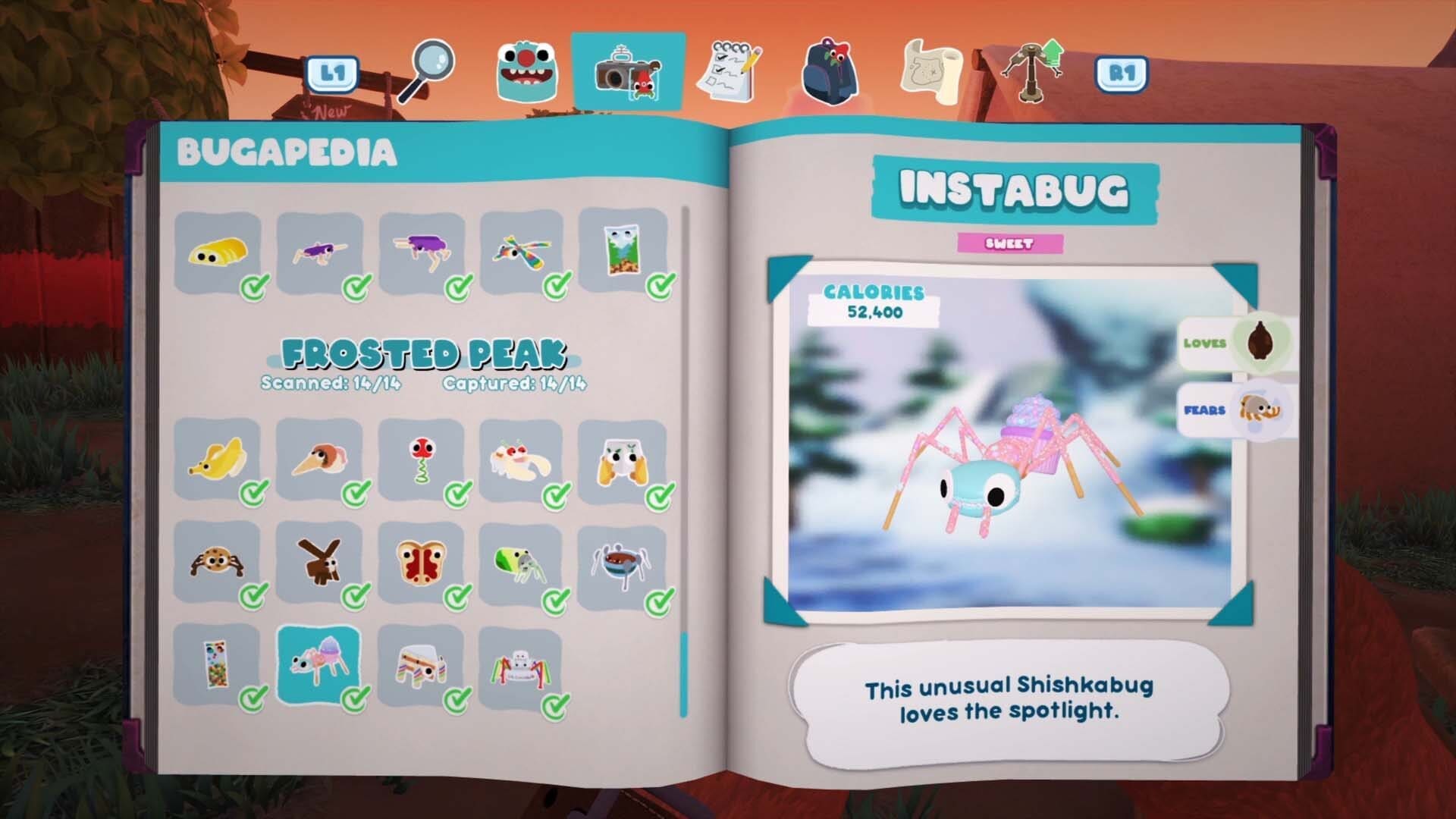This screenshot has width=1456, height=819.
Task: Click the Fears bug tag
Action: 1235,410
